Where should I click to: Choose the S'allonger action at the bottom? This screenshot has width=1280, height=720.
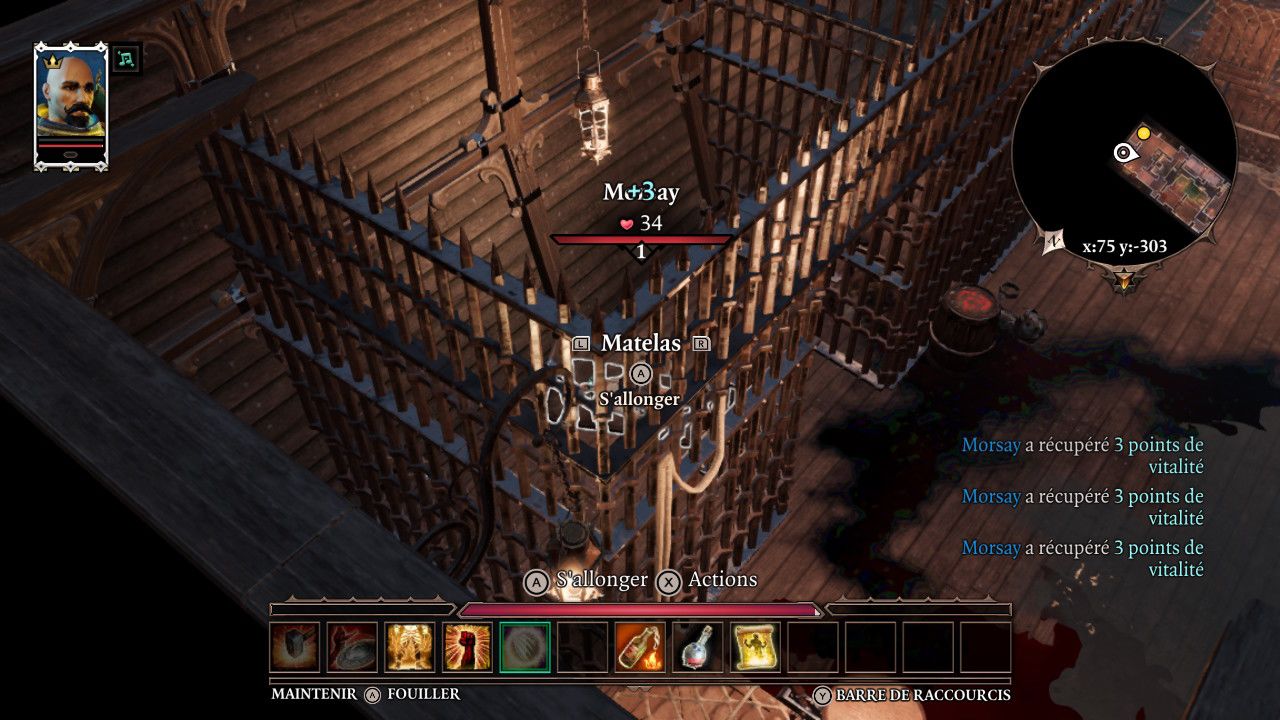click(x=587, y=581)
